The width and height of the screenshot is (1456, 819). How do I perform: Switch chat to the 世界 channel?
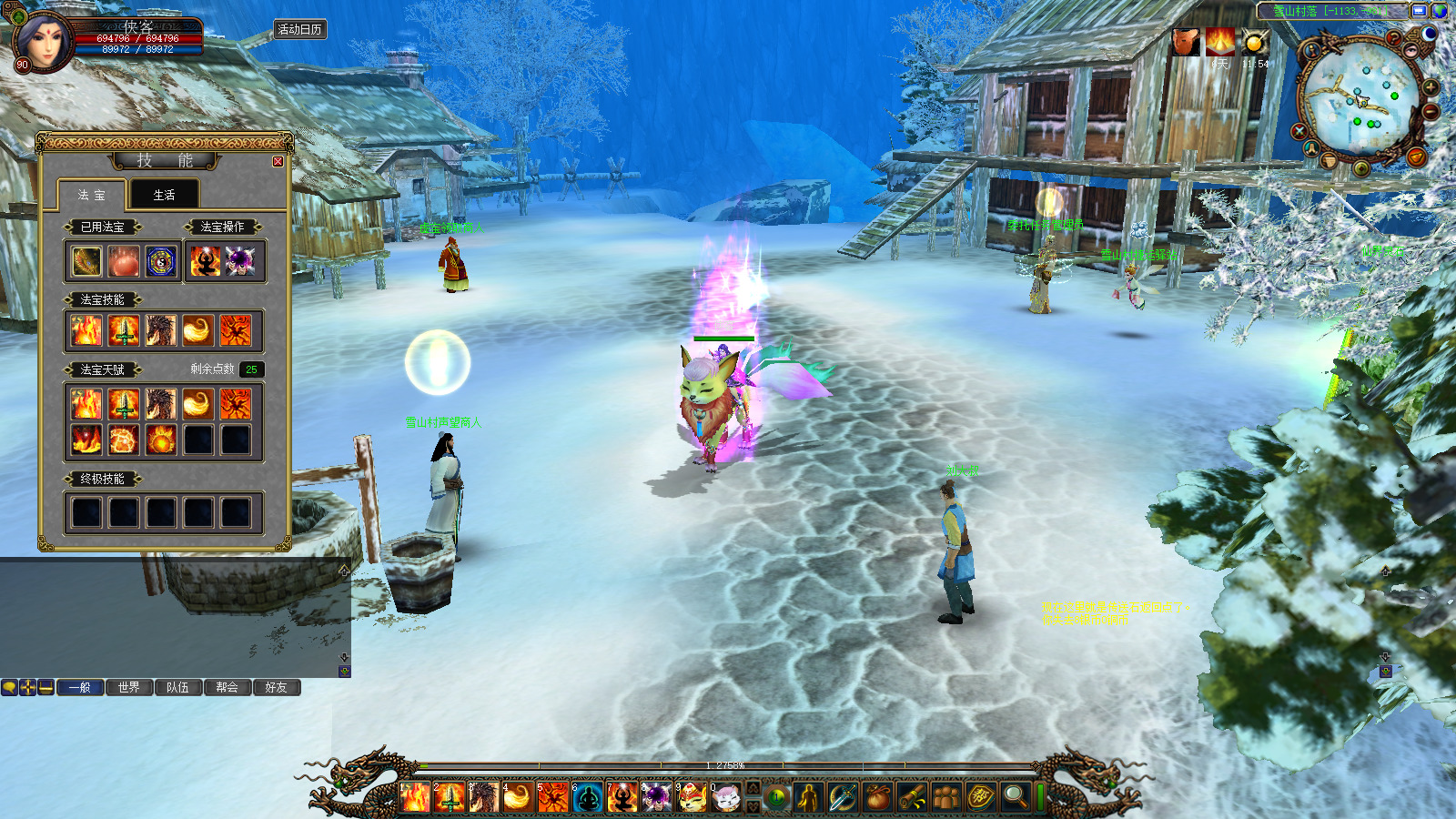129,687
